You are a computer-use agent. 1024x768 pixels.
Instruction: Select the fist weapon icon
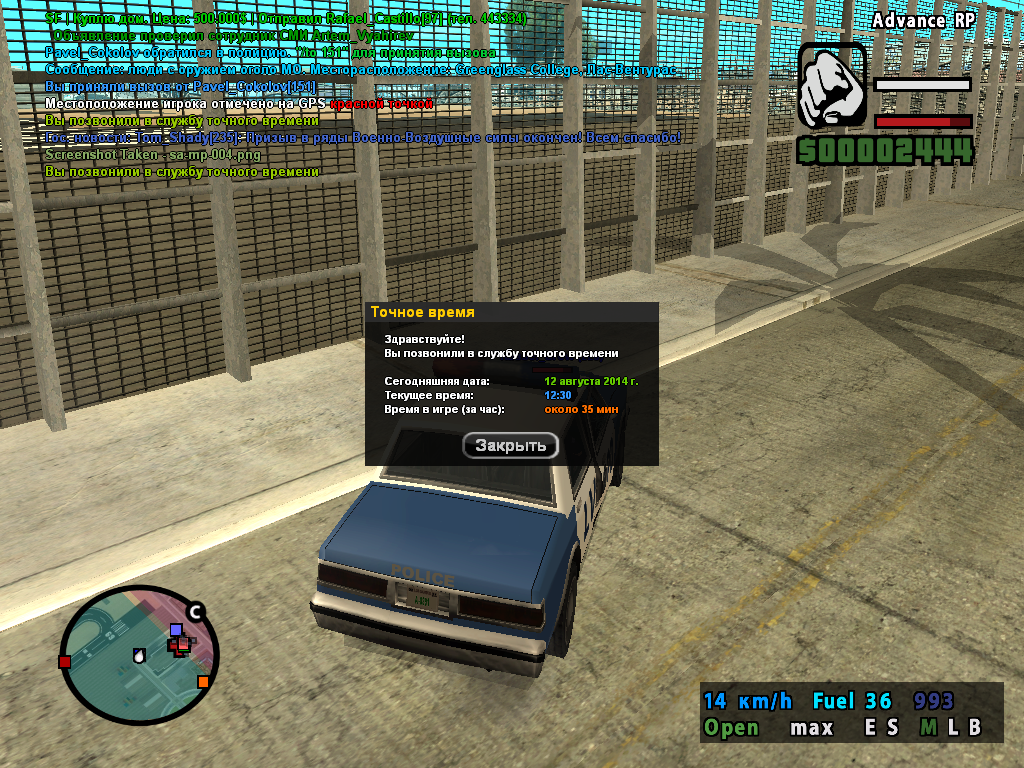point(832,86)
